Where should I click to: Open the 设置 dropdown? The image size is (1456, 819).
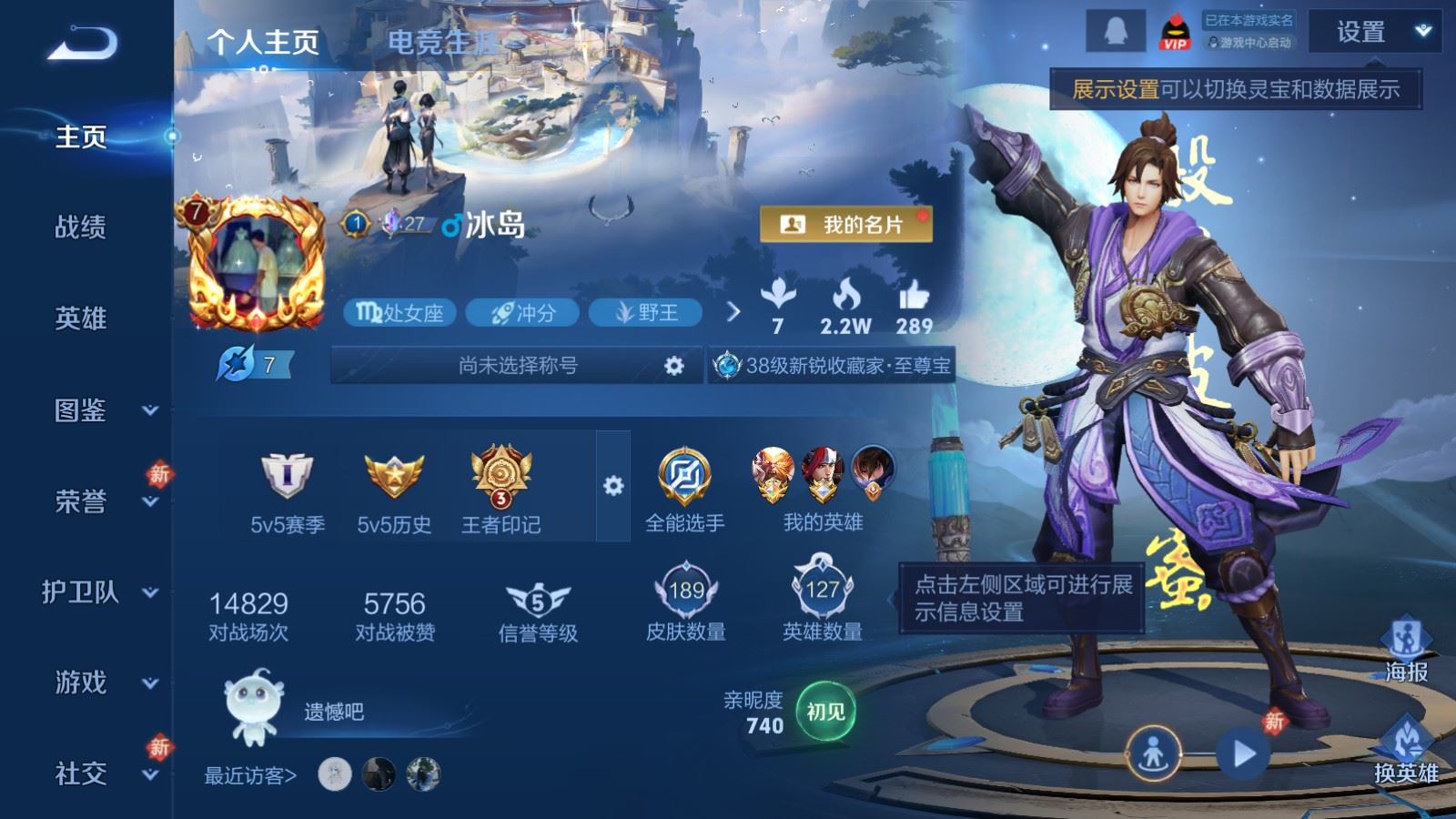[1373, 33]
